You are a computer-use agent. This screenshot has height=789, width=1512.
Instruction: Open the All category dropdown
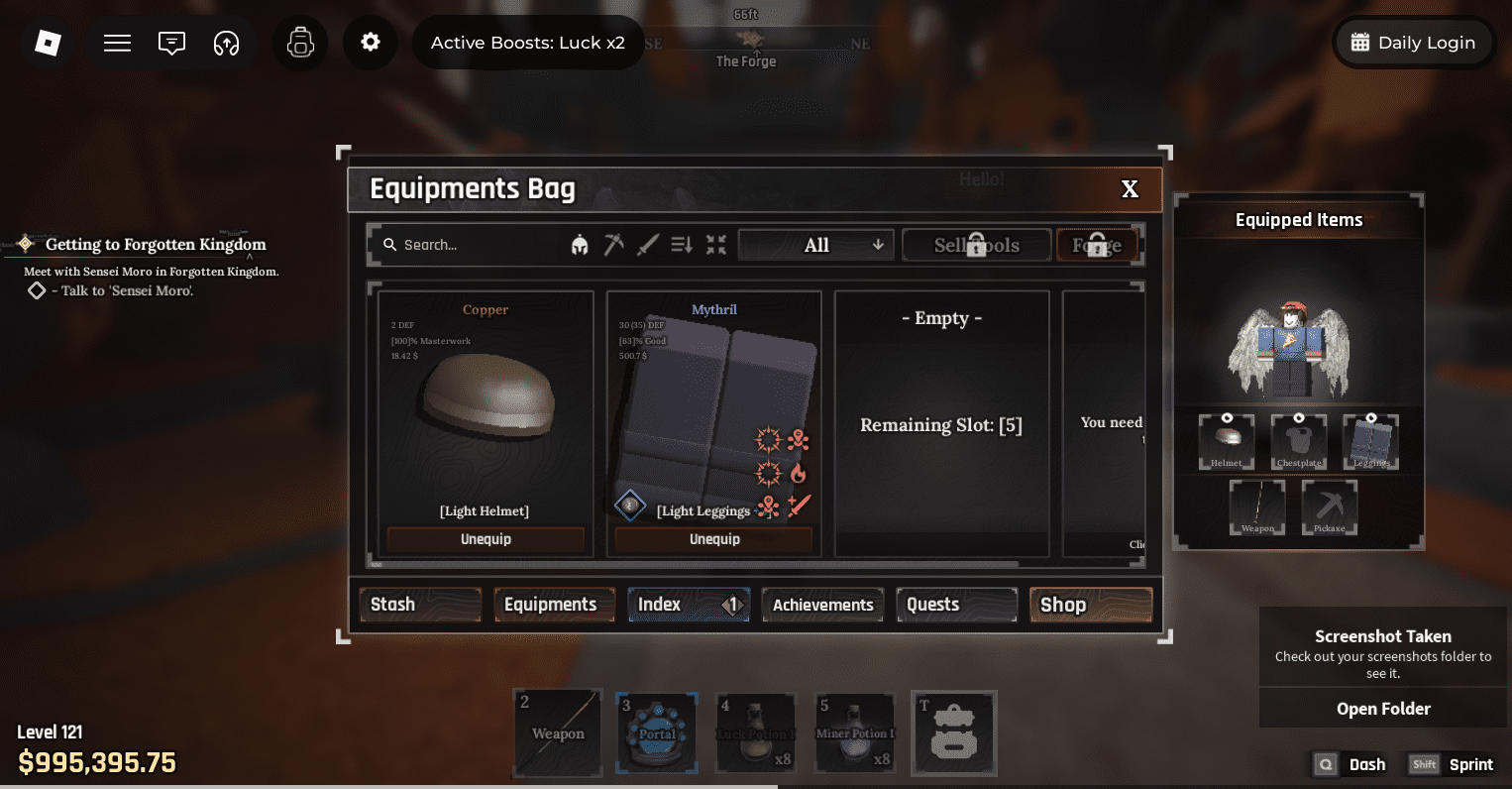point(814,244)
